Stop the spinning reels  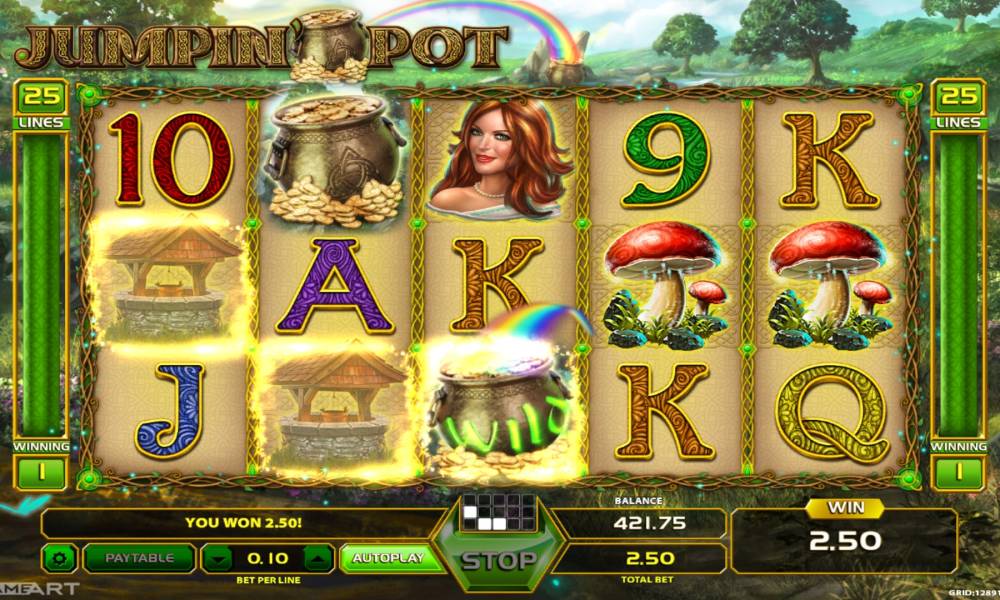pyautogui.click(x=497, y=560)
